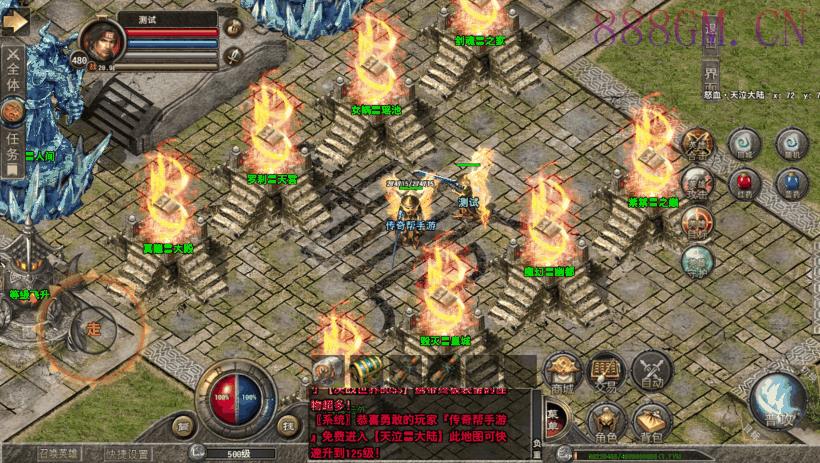Viewport: 820px width, 463px height.
Task: Use the blue mana potion
Action: [790, 183]
